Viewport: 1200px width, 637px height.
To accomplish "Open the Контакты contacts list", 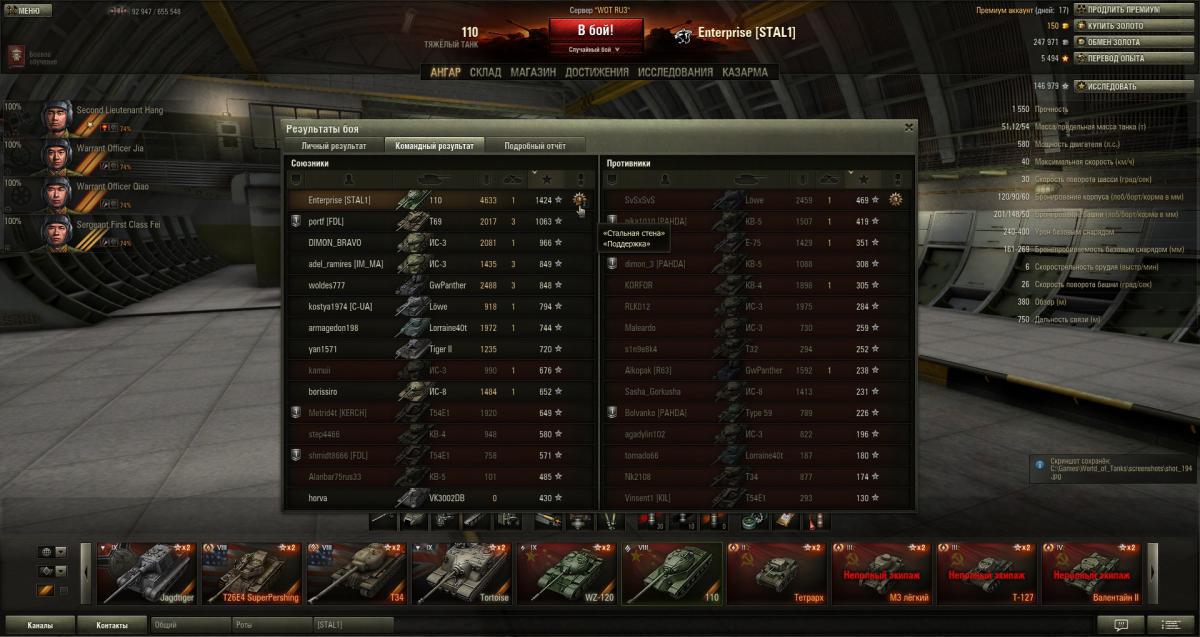I will (112, 625).
